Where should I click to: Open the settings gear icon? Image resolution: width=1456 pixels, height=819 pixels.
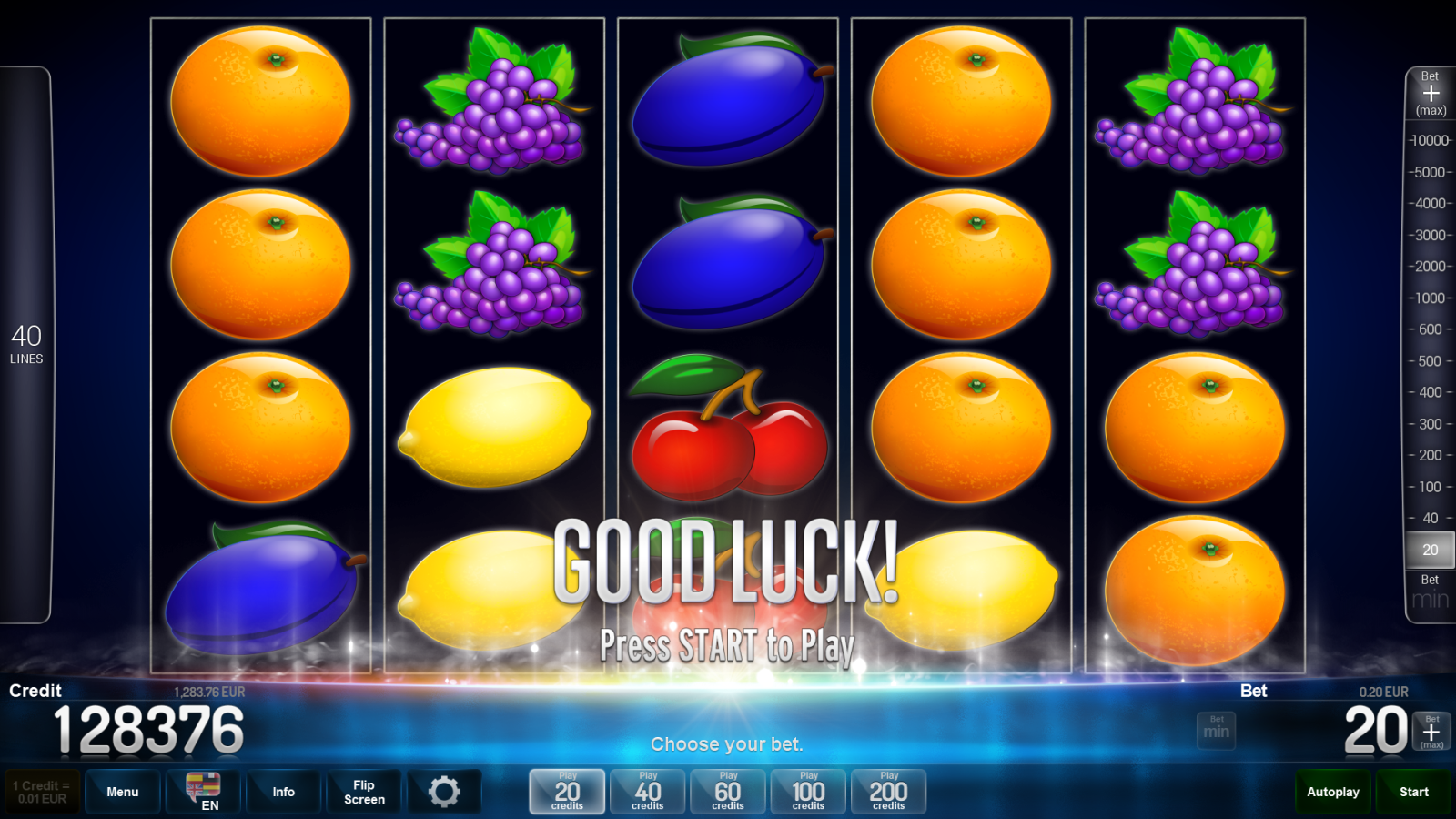(x=445, y=791)
